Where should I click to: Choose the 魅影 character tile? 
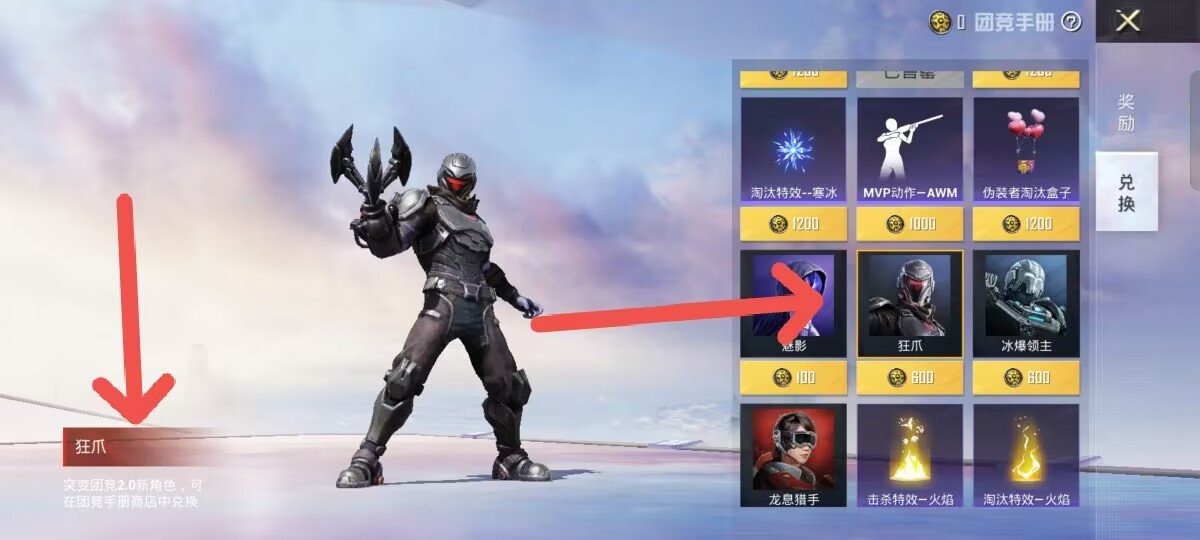793,303
